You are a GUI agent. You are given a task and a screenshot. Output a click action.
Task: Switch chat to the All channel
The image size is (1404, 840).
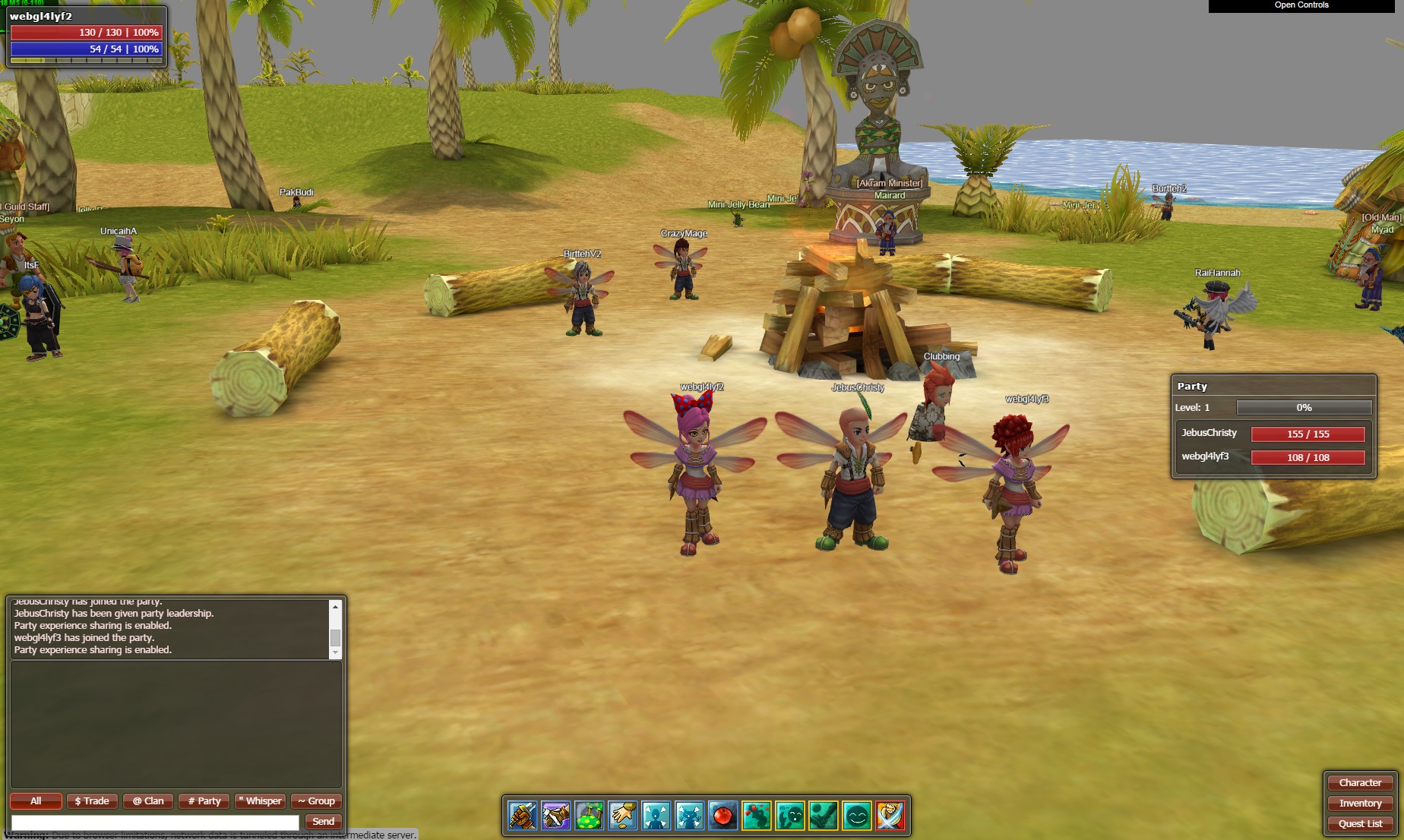click(x=36, y=801)
